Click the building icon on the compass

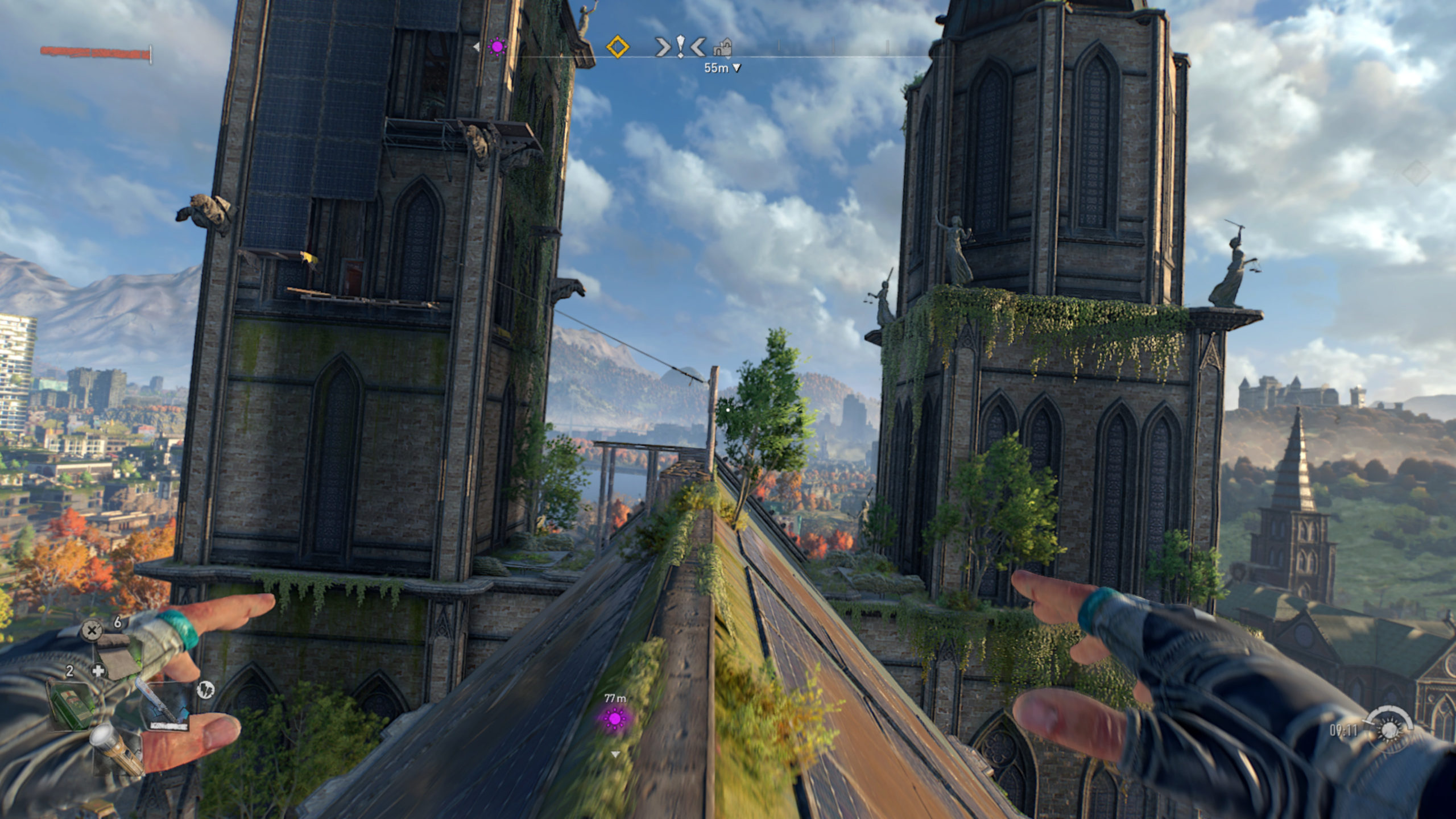point(722,48)
